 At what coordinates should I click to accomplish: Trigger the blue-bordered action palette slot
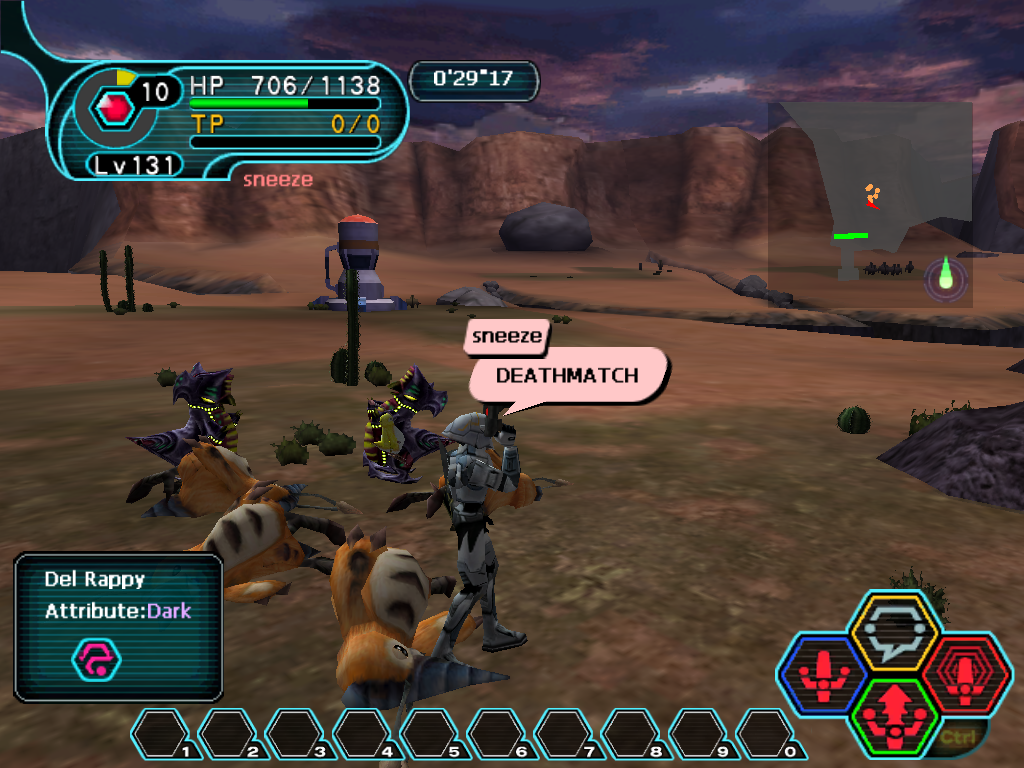click(822, 676)
